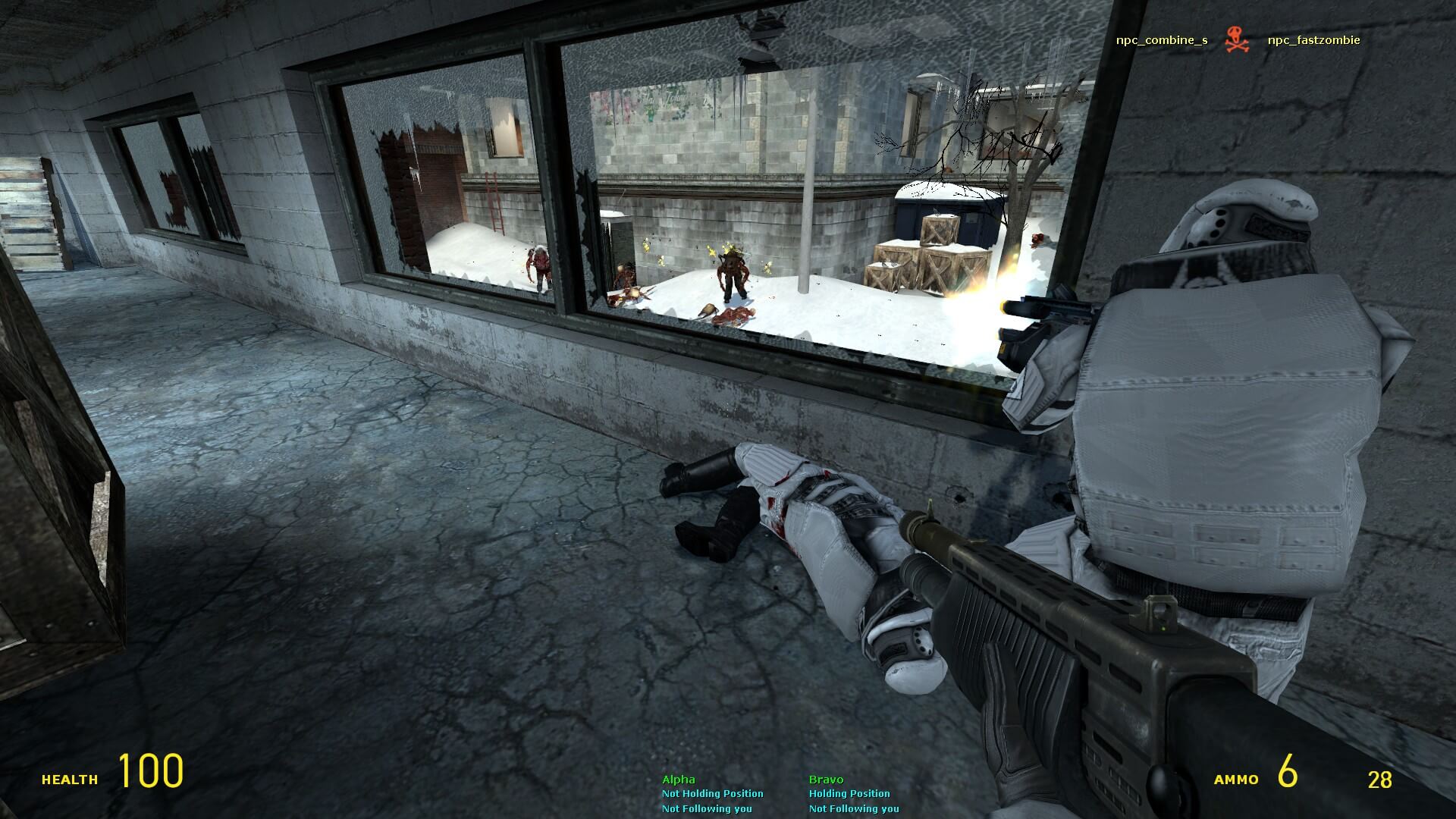
Task: Select the Alpha squad label
Action: pos(678,779)
